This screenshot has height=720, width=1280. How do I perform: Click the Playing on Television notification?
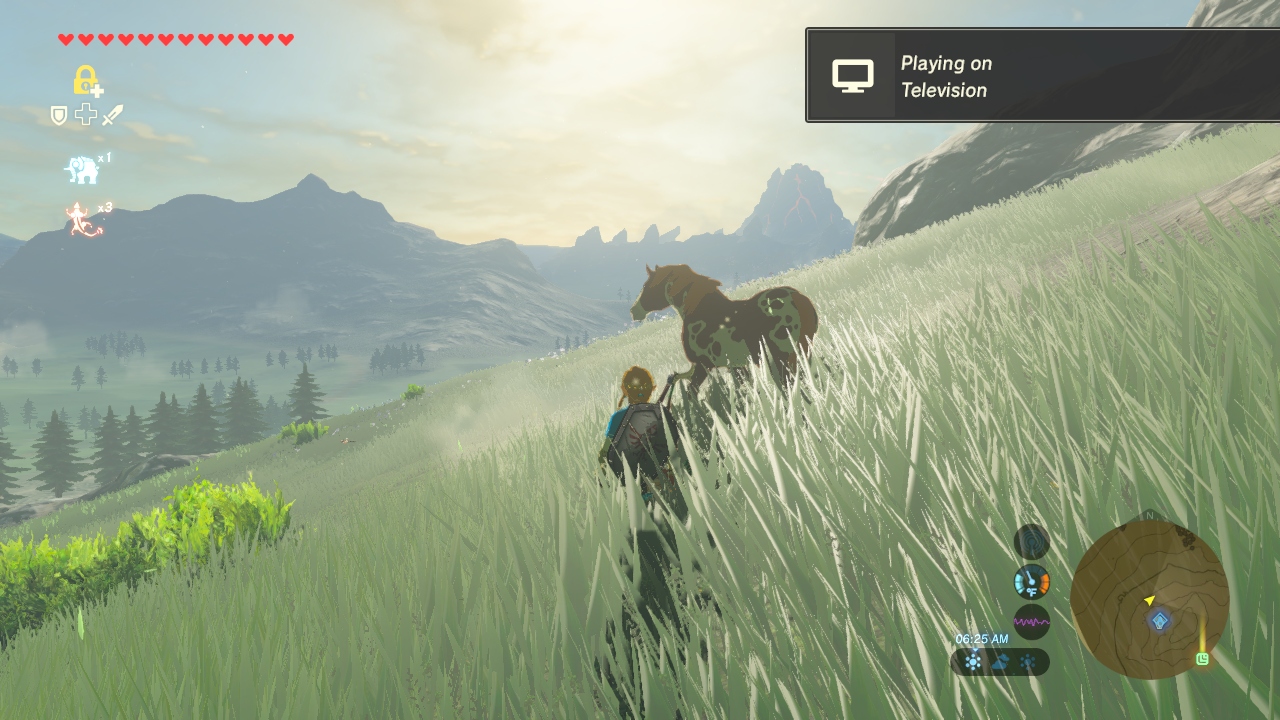point(1042,76)
